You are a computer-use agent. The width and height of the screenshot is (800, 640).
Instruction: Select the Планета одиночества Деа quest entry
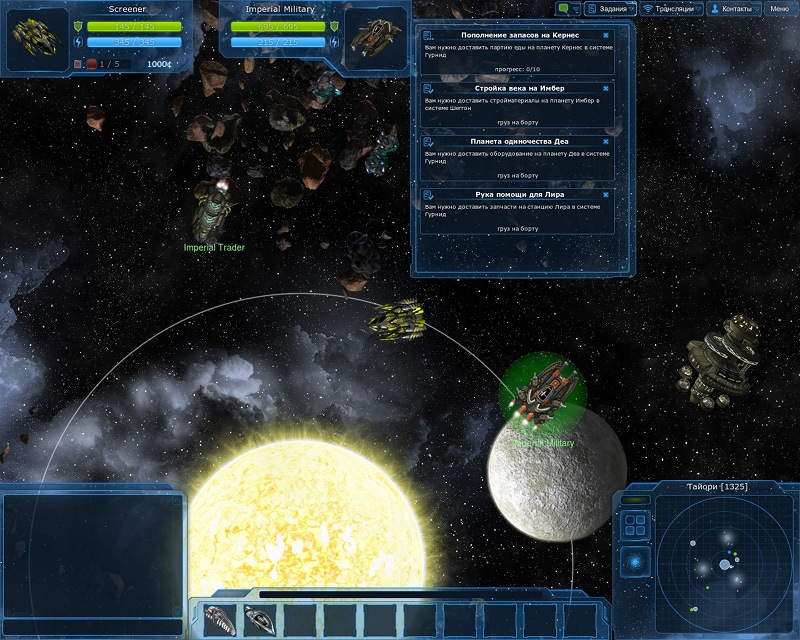[x=514, y=158]
